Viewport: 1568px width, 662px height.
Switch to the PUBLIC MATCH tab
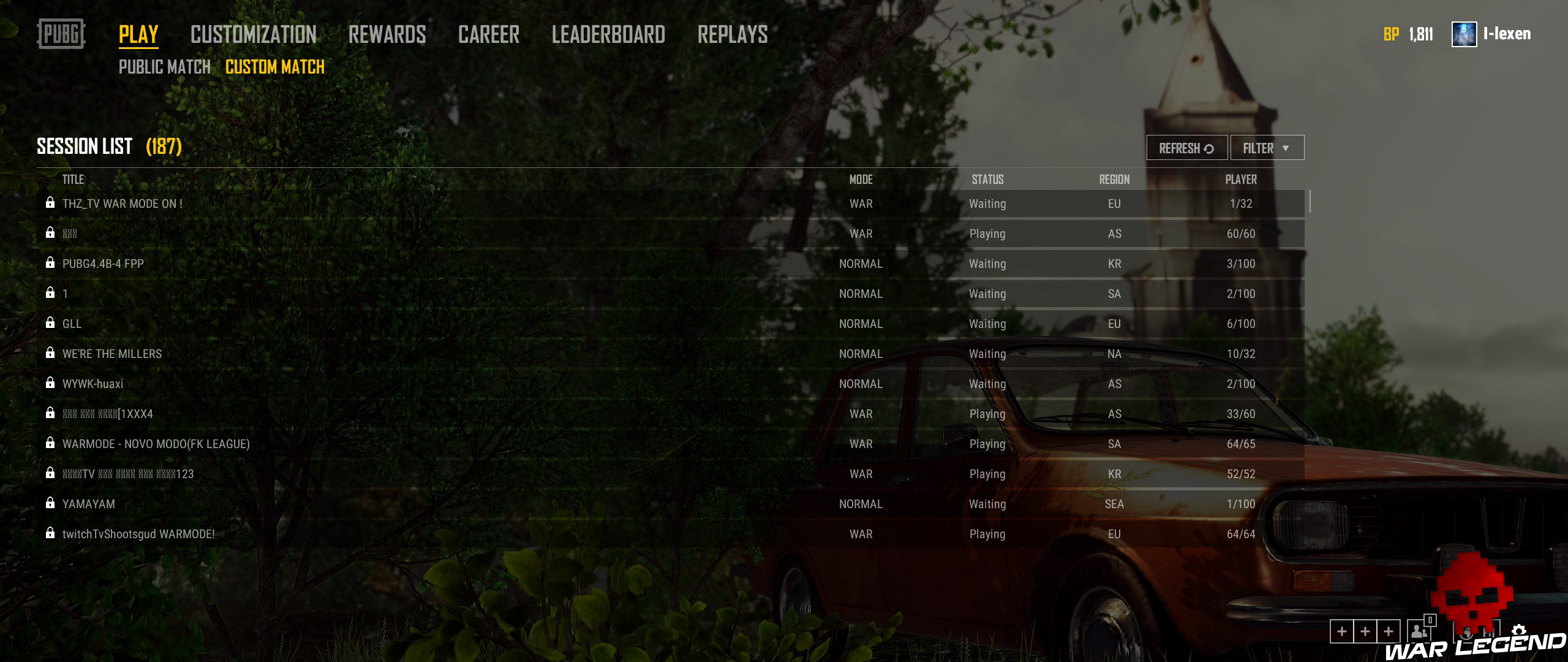pos(164,67)
